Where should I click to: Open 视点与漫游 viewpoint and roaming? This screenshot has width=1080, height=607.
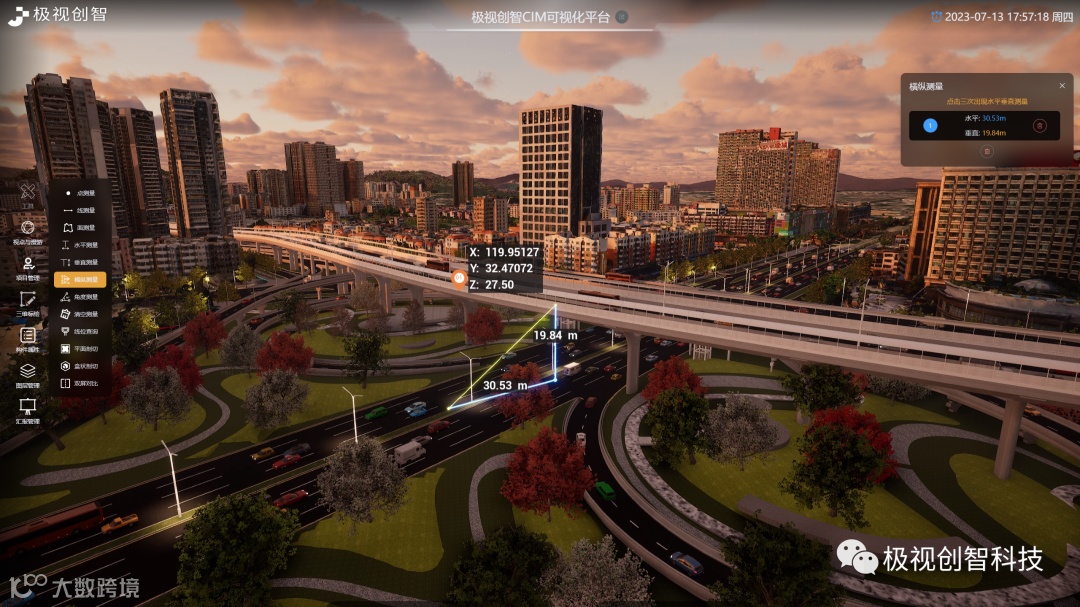tap(28, 231)
